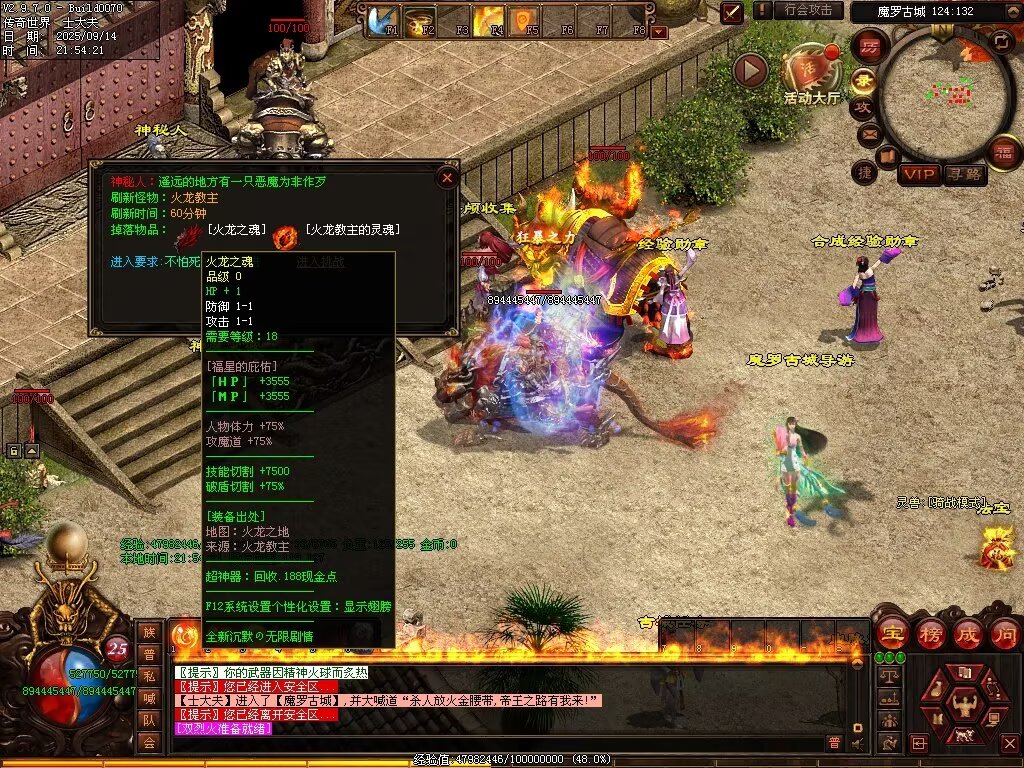Open the VIP panel
This screenshot has width=1024, height=768.
(919, 175)
